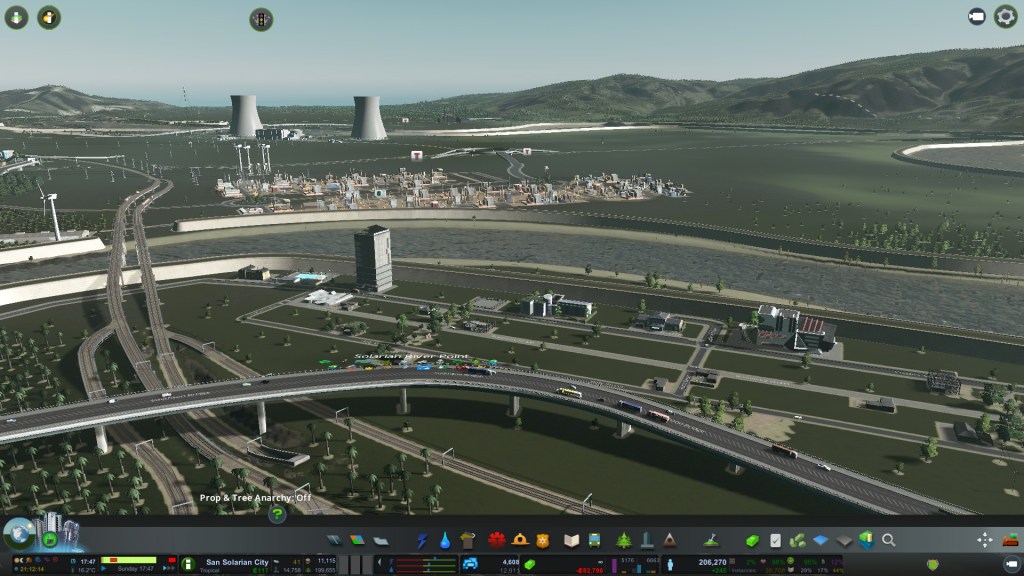
Task: Open the parks tree menu
Action: 624,540
